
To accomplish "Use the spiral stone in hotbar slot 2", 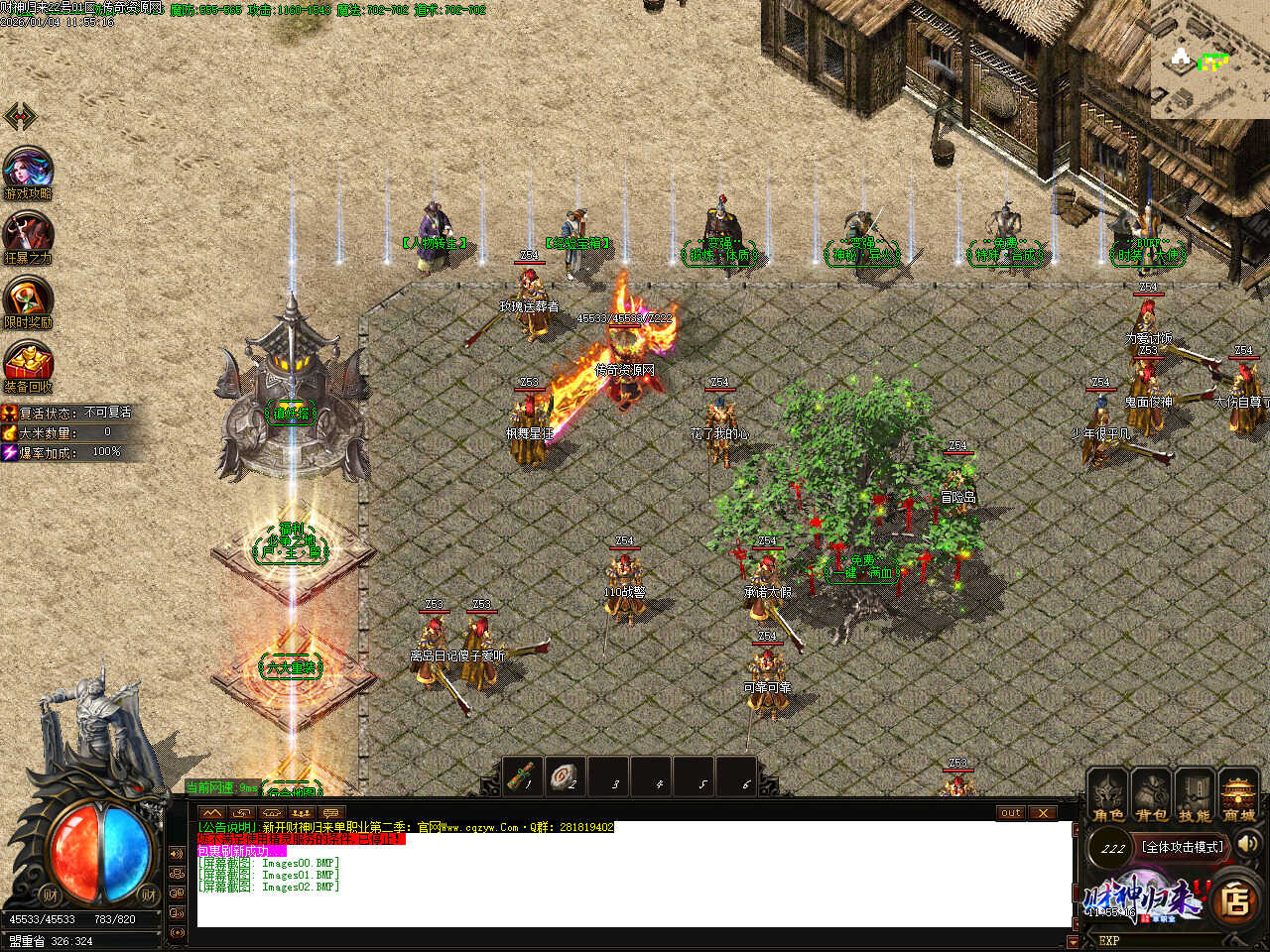I will pos(566,776).
